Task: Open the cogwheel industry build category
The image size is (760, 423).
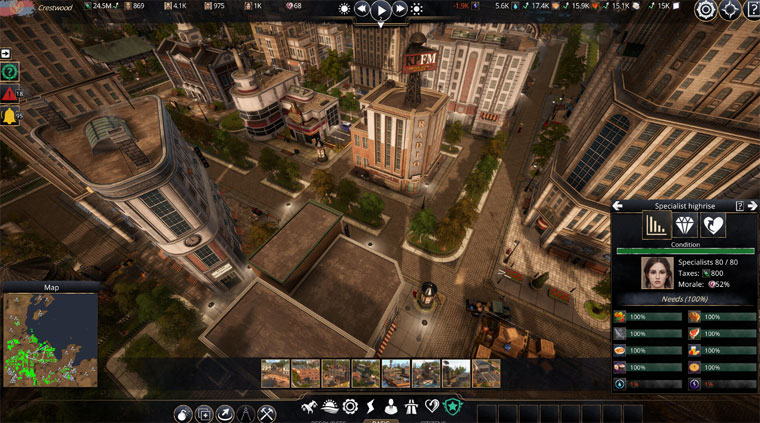Action: coord(350,407)
